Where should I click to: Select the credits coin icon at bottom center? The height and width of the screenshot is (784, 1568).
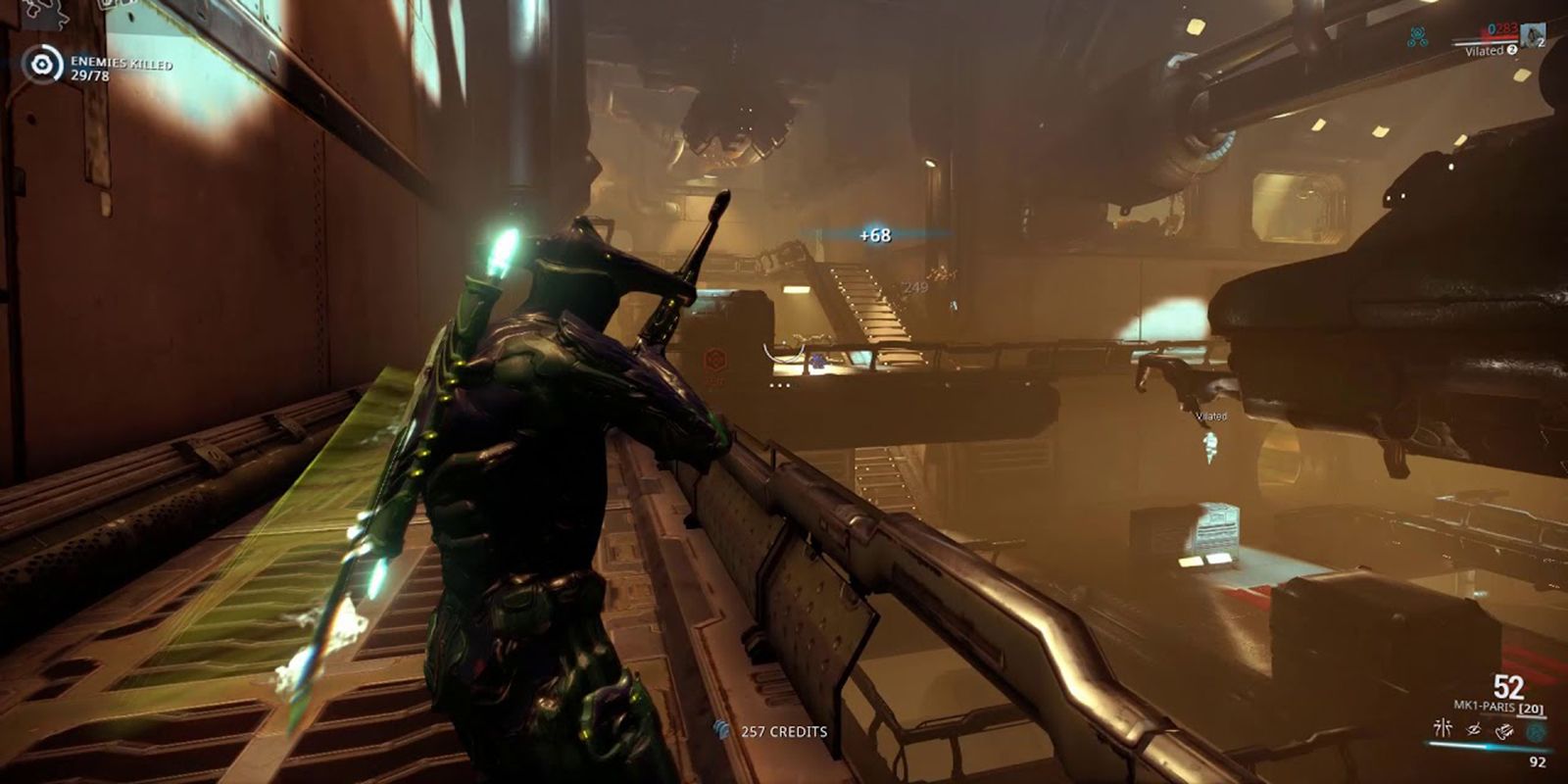click(x=722, y=730)
